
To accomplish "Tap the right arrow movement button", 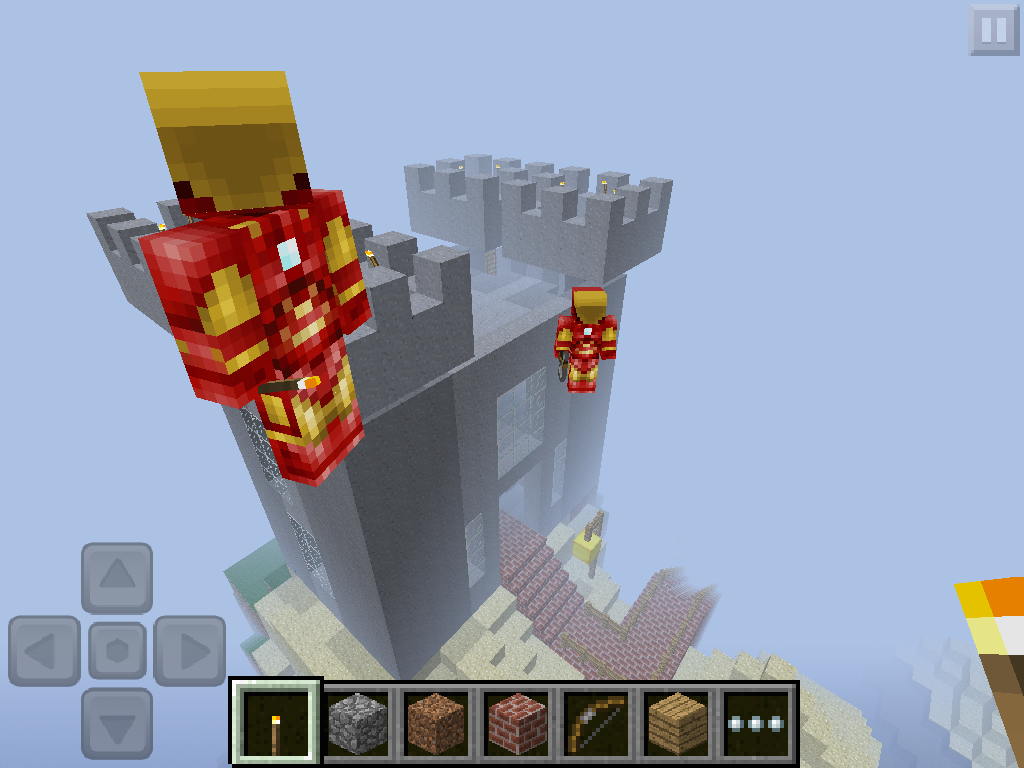I will pos(189,651).
